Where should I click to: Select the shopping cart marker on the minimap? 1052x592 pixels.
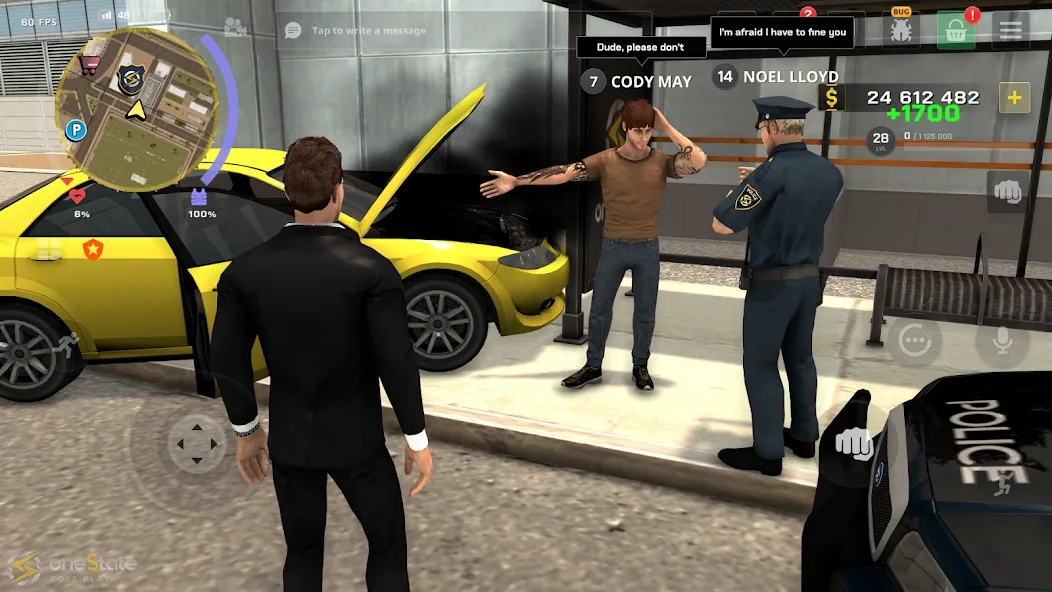(90, 64)
